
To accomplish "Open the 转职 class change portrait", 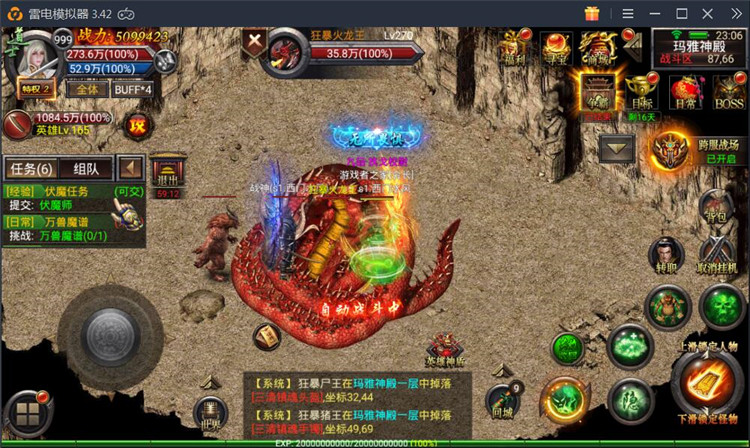I will coord(665,257).
